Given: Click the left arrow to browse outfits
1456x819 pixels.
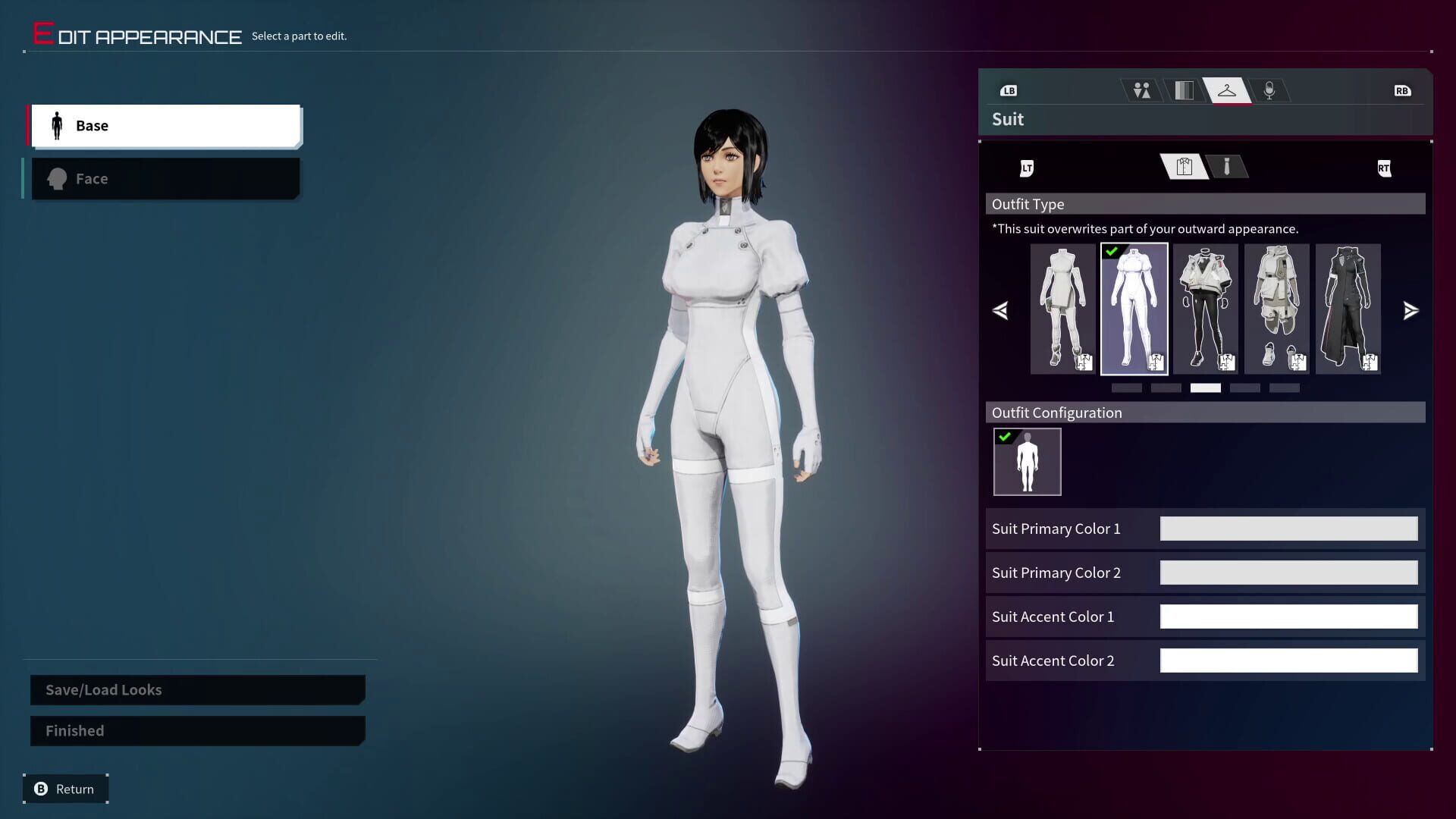Looking at the screenshot, I should pyautogui.click(x=1000, y=310).
